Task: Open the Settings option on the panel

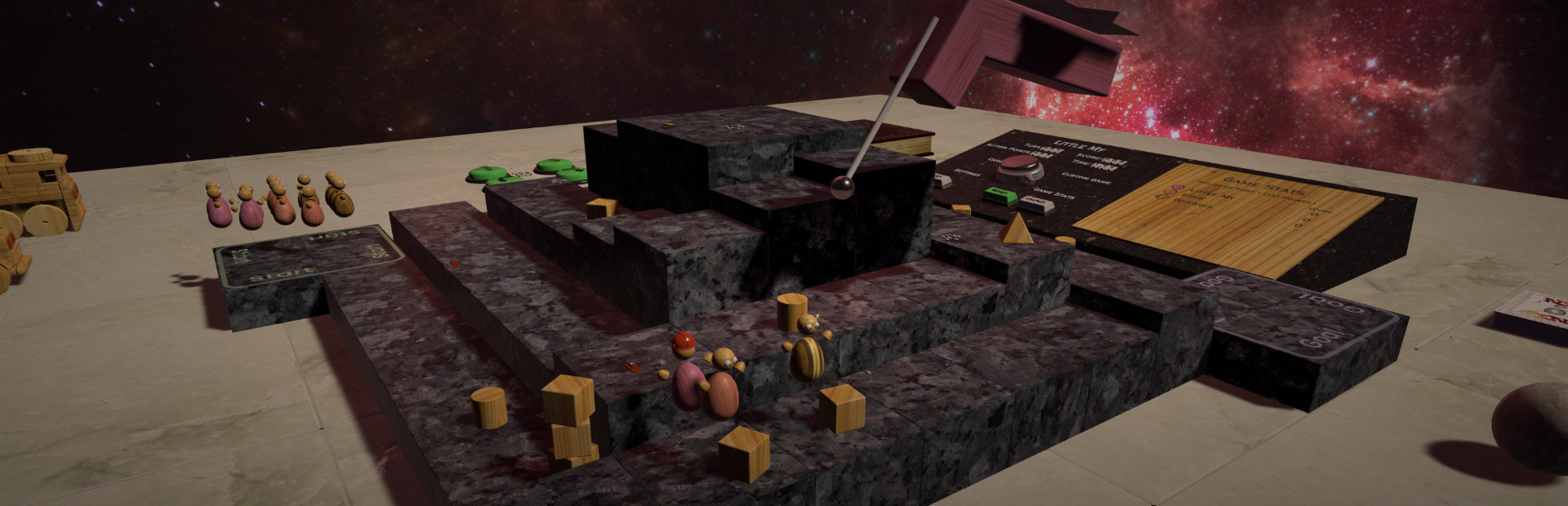Action: [967, 173]
